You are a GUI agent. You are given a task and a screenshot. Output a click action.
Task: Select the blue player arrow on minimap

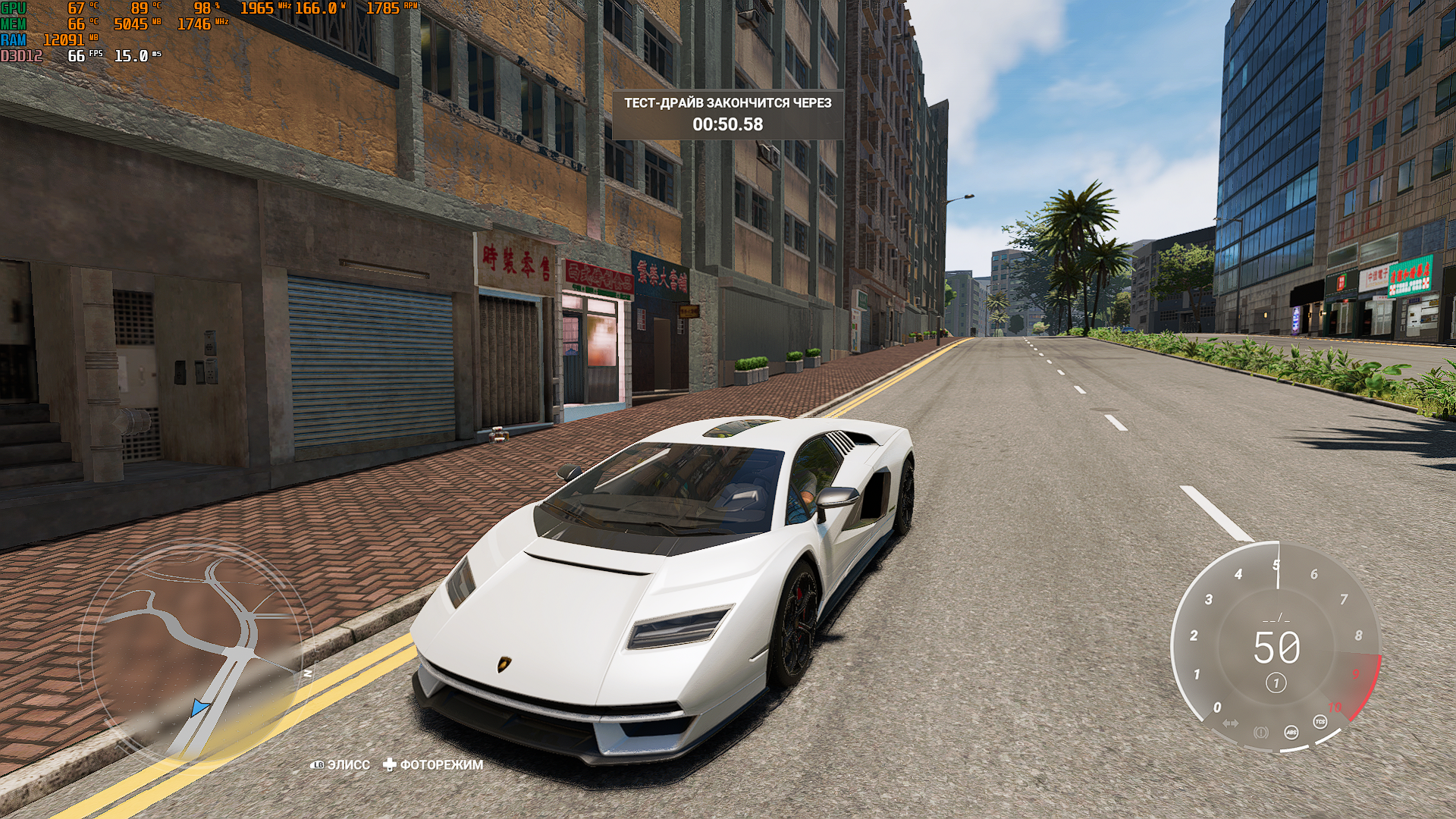[199, 708]
